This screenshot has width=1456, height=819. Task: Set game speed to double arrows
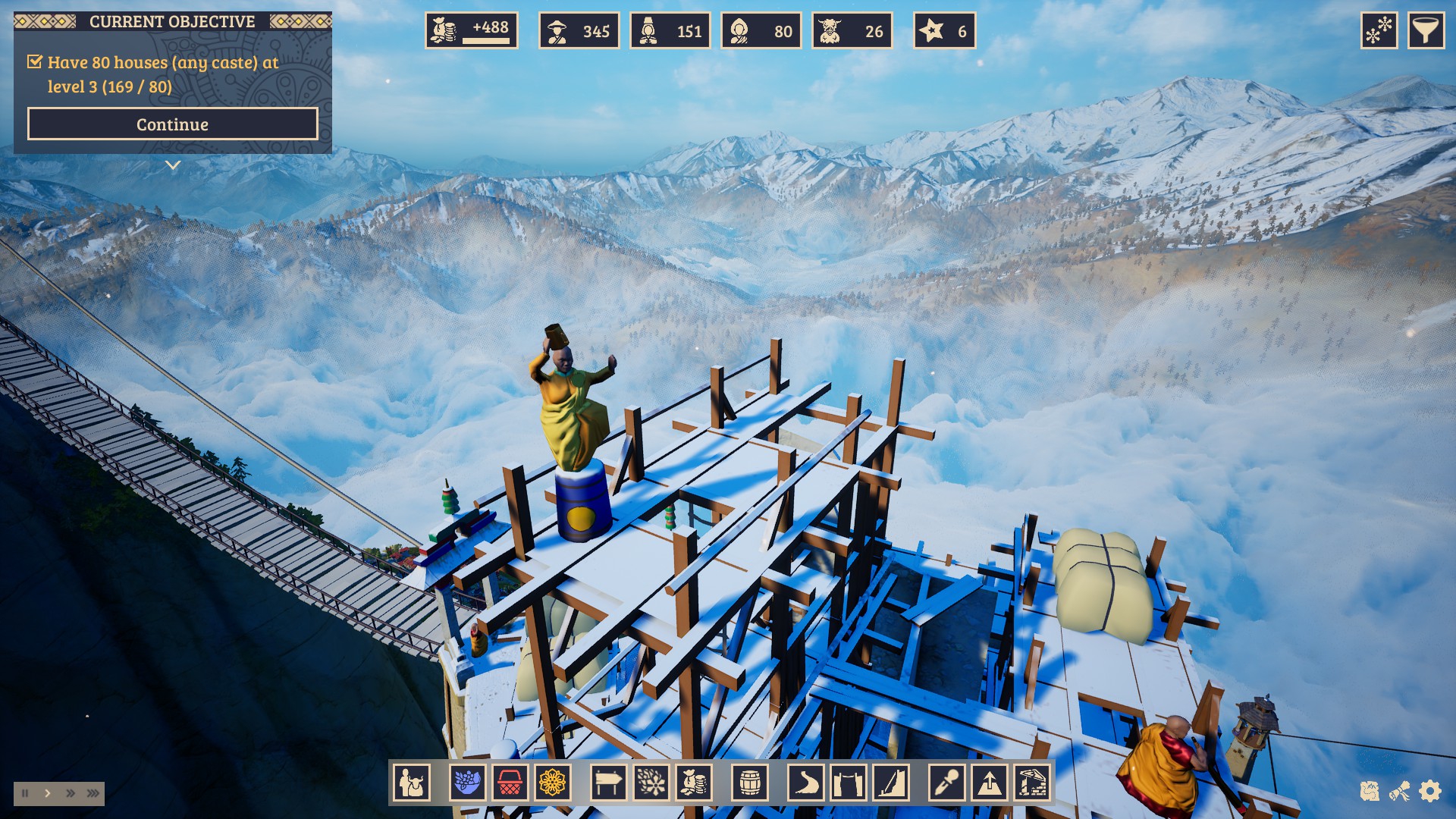pyautogui.click(x=71, y=793)
